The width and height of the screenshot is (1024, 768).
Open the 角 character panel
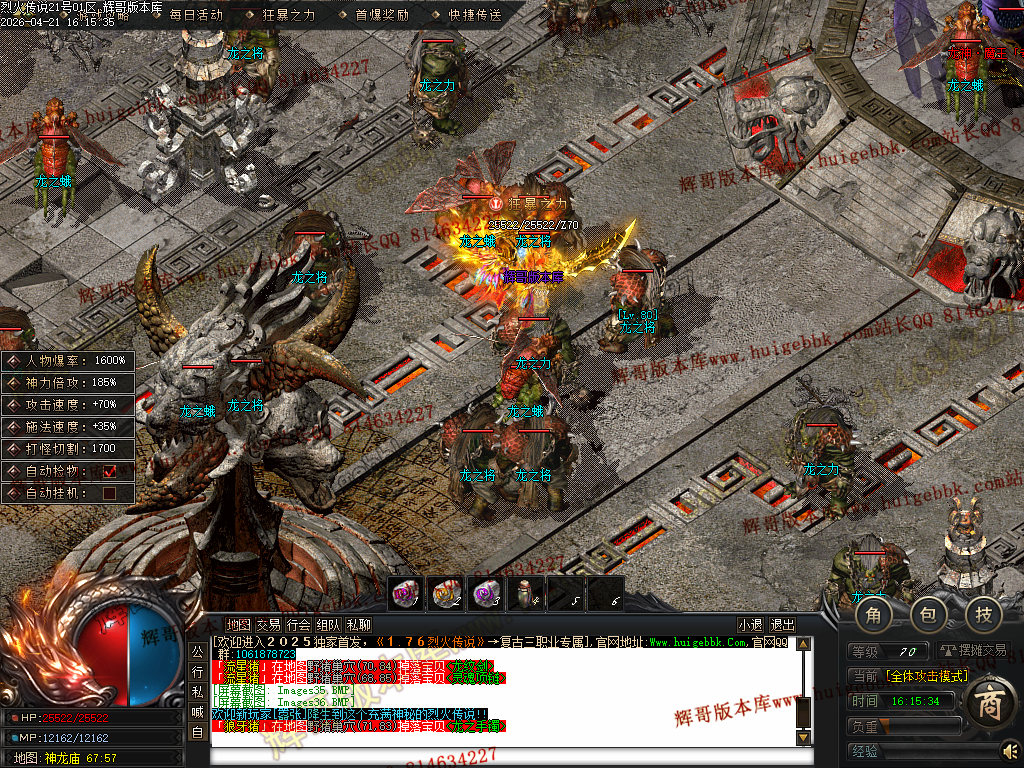(873, 614)
